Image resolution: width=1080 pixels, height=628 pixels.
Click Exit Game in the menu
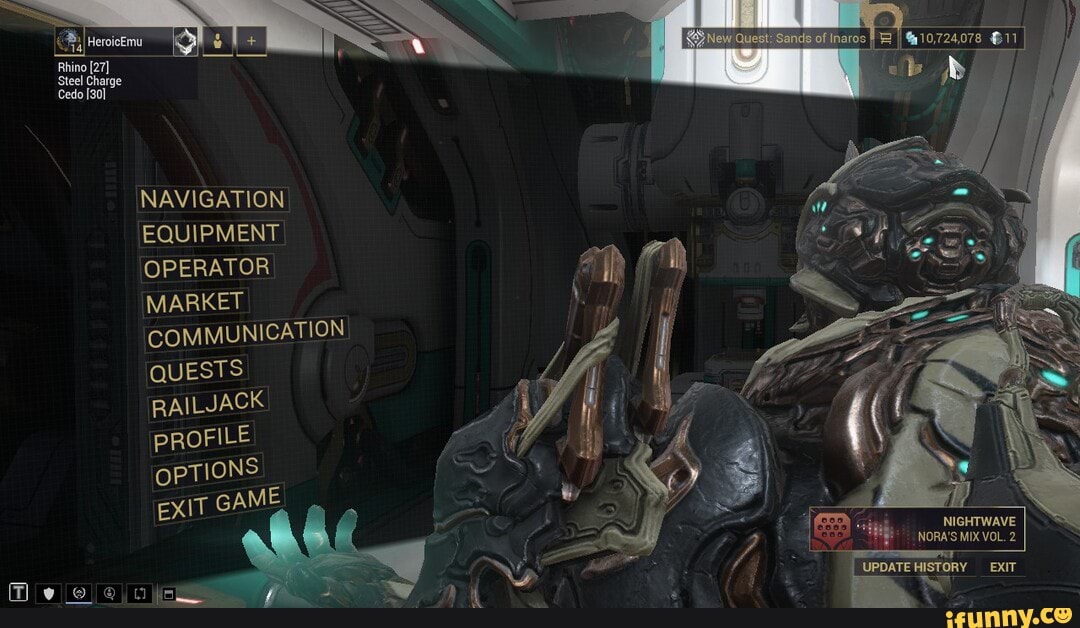coord(218,503)
